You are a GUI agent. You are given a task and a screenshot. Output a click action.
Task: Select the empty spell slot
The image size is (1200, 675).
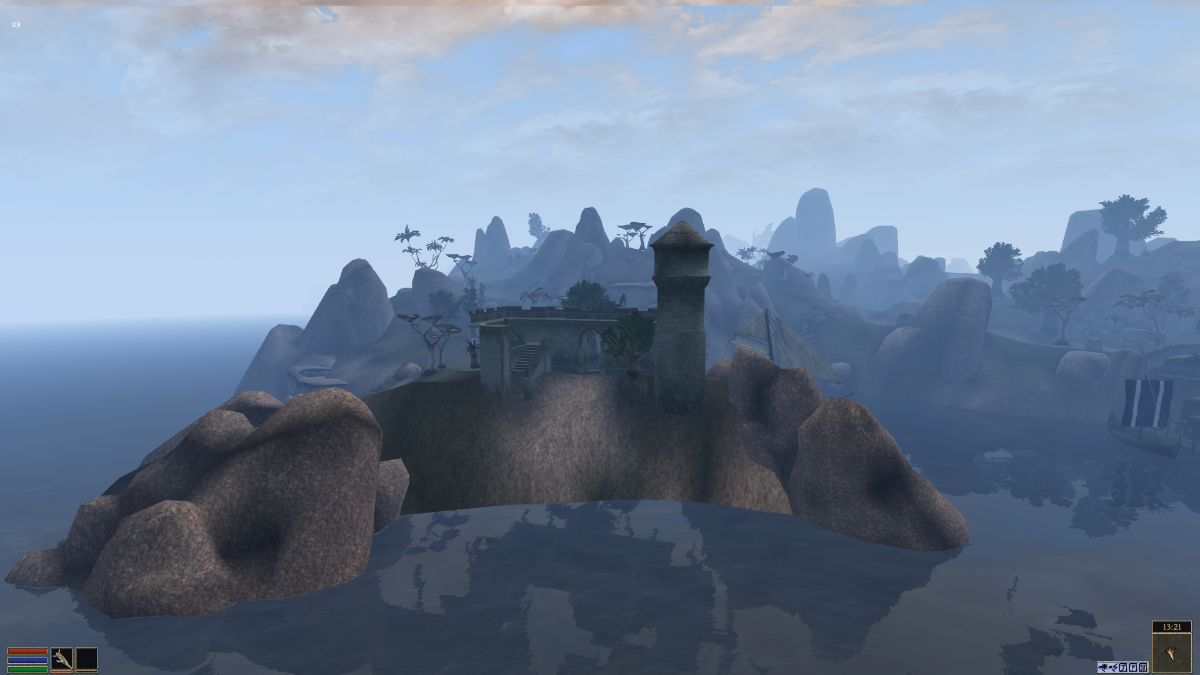tap(87, 658)
